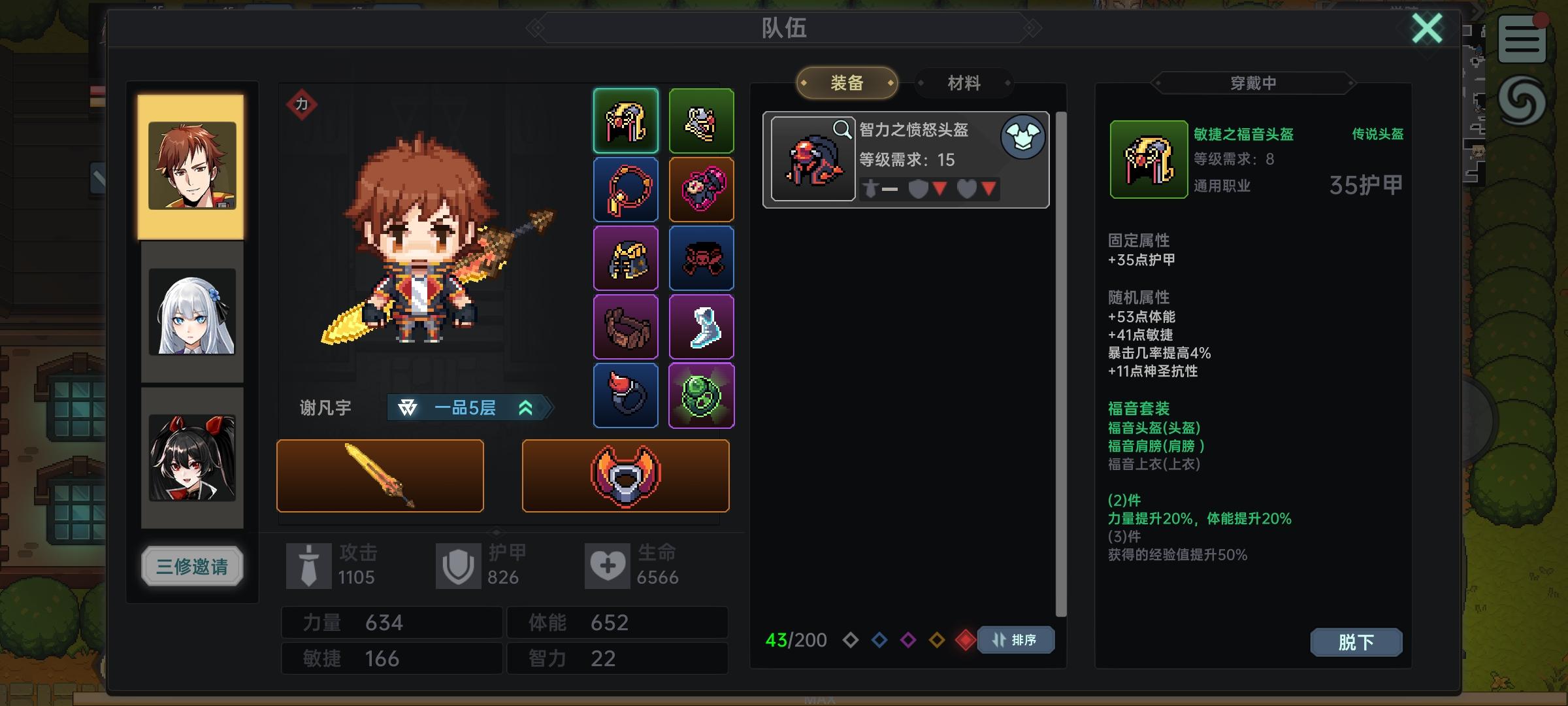Switch to the 装备 tab

pyautogui.click(x=846, y=82)
